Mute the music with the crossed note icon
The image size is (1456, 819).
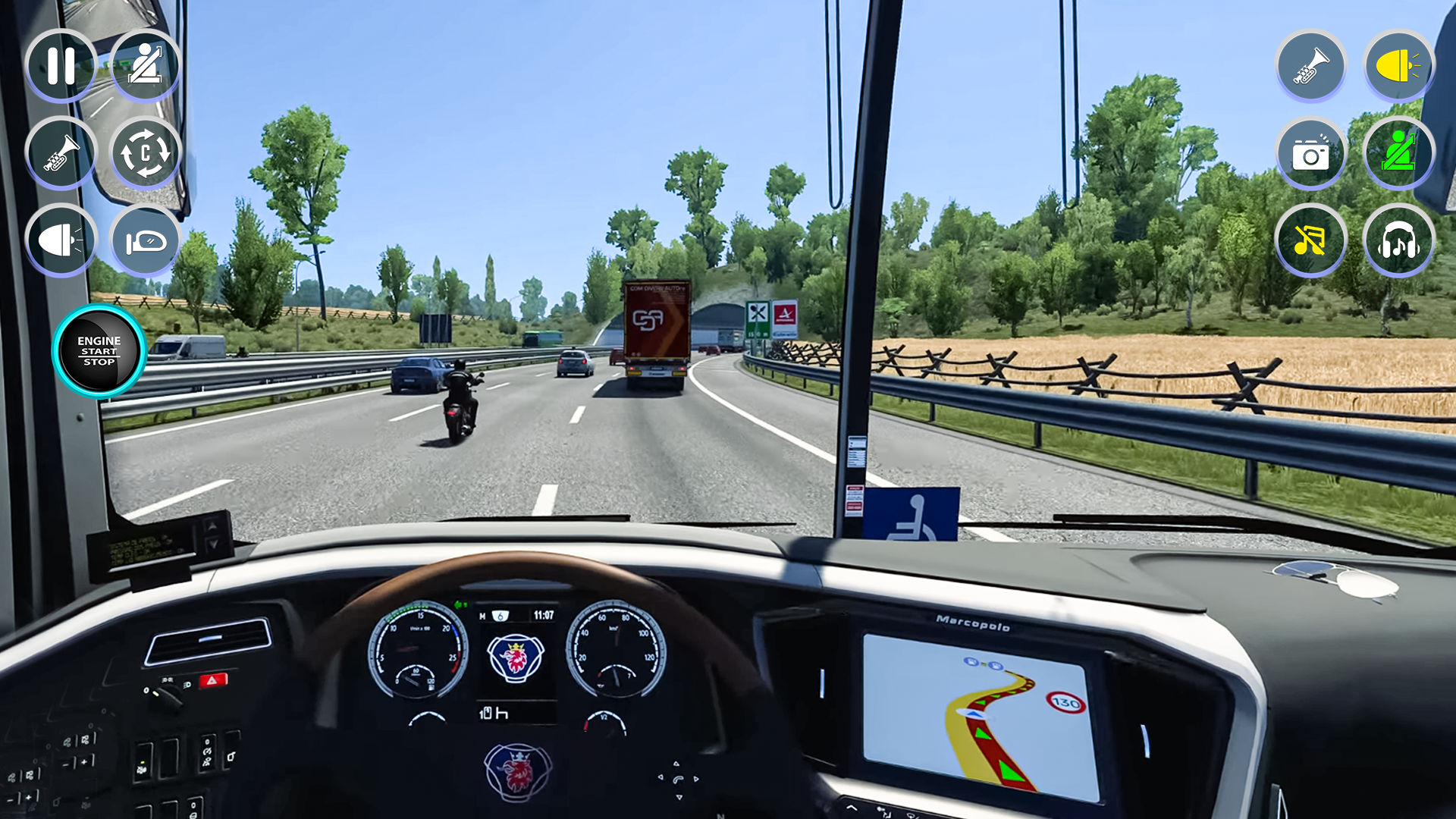(x=1312, y=240)
